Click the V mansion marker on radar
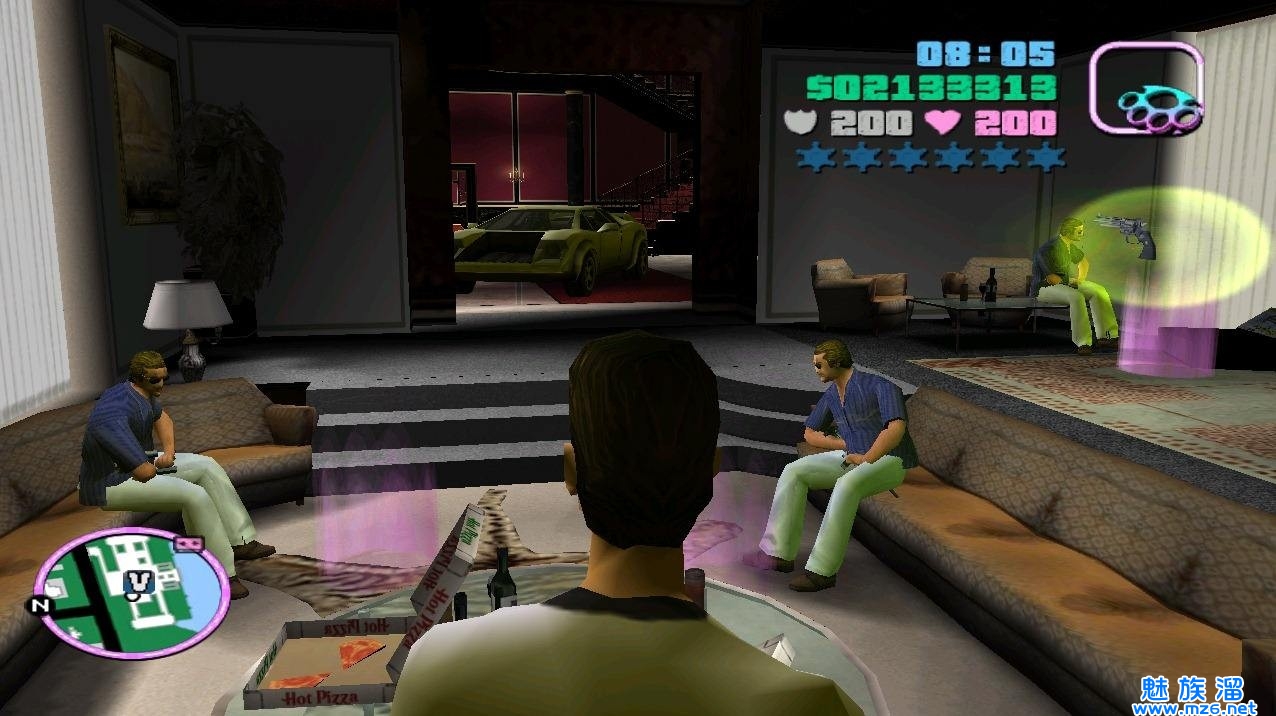The height and width of the screenshot is (716, 1276). click(x=137, y=579)
